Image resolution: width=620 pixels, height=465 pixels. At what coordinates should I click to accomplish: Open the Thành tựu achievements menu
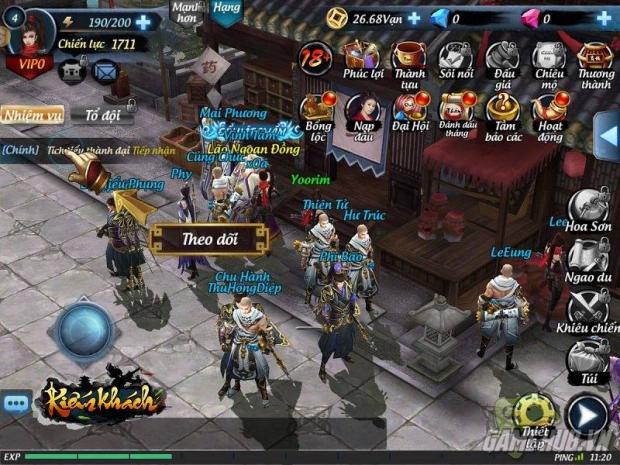(410, 60)
